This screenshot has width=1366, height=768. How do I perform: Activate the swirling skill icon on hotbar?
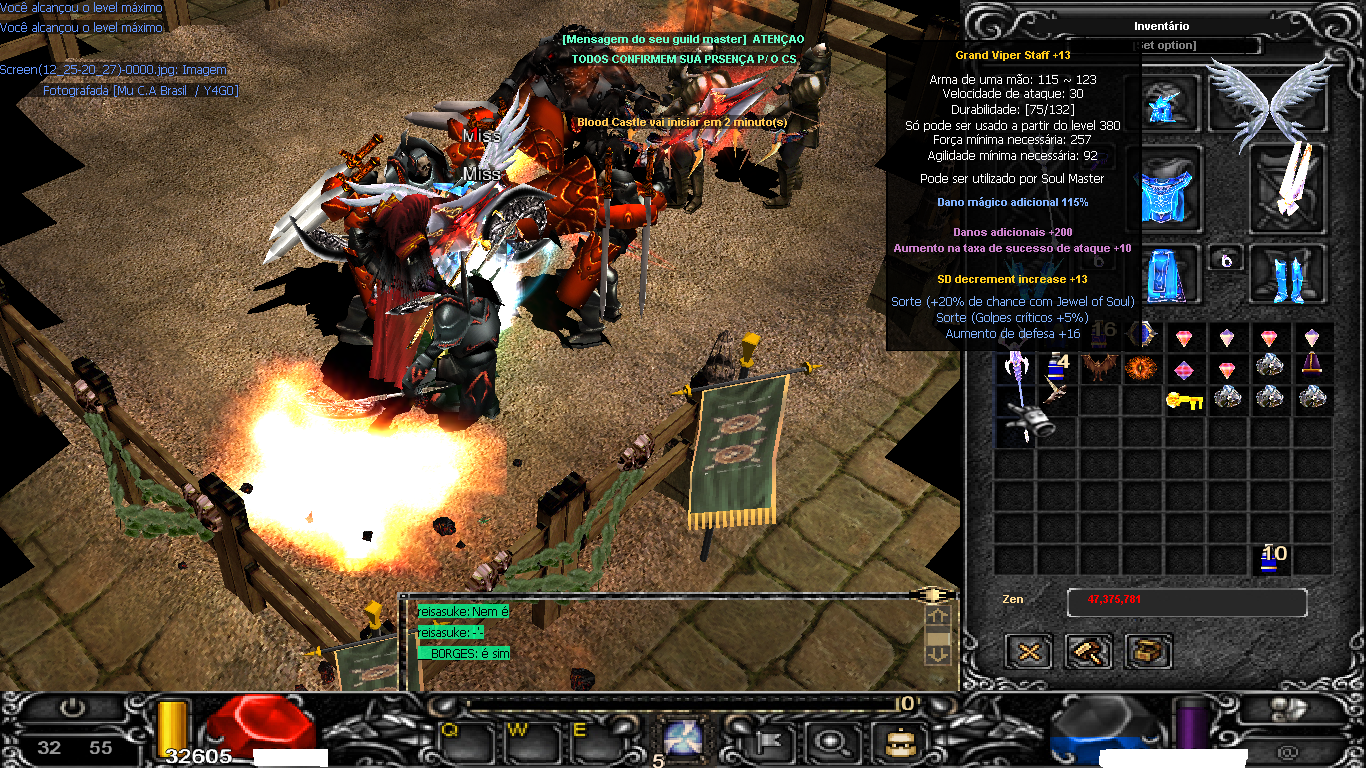[685, 741]
